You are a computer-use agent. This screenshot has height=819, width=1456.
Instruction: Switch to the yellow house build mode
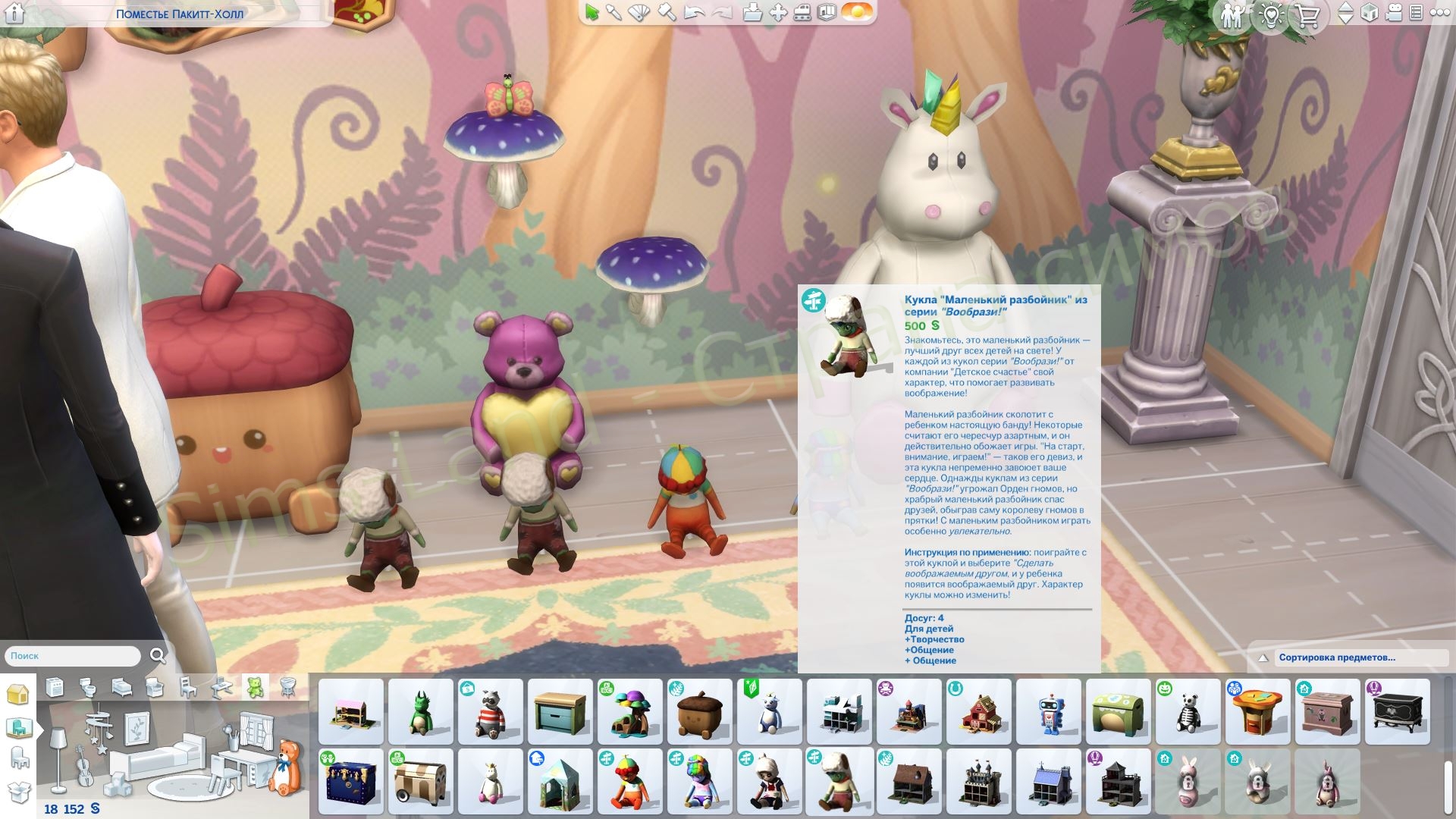[18, 693]
